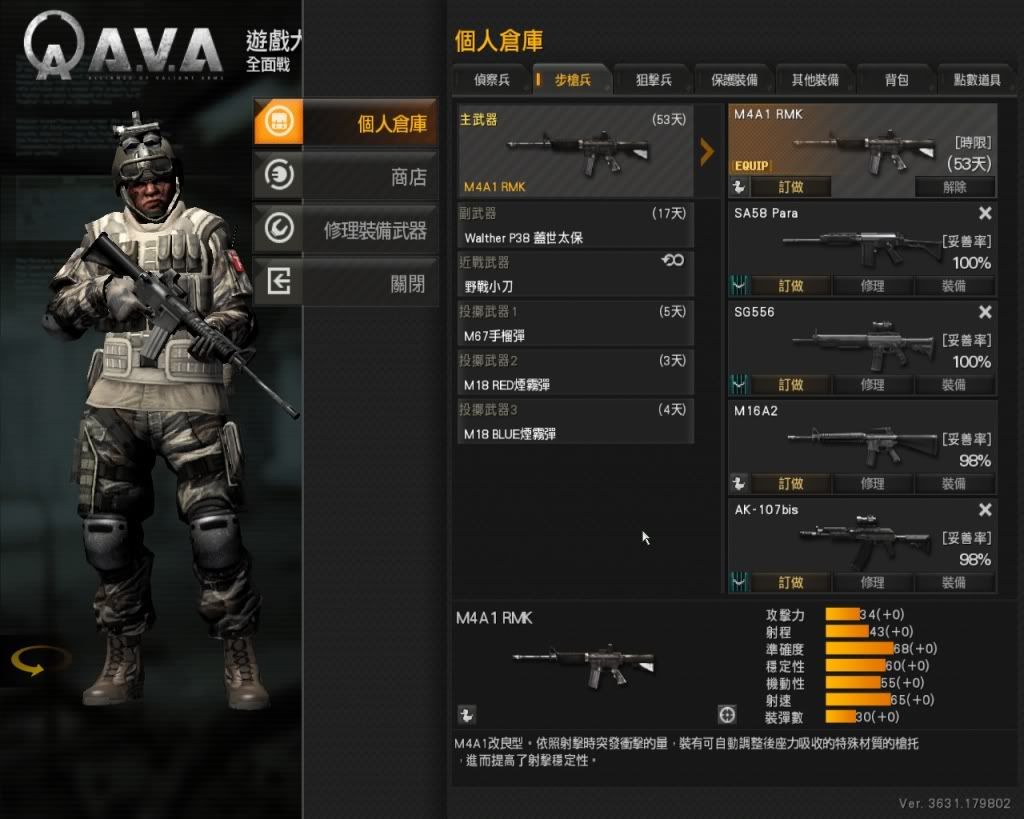This screenshot has width=1024, height=819.
Task: Open the 背包 backpack tab
Action: coord(896,80)
